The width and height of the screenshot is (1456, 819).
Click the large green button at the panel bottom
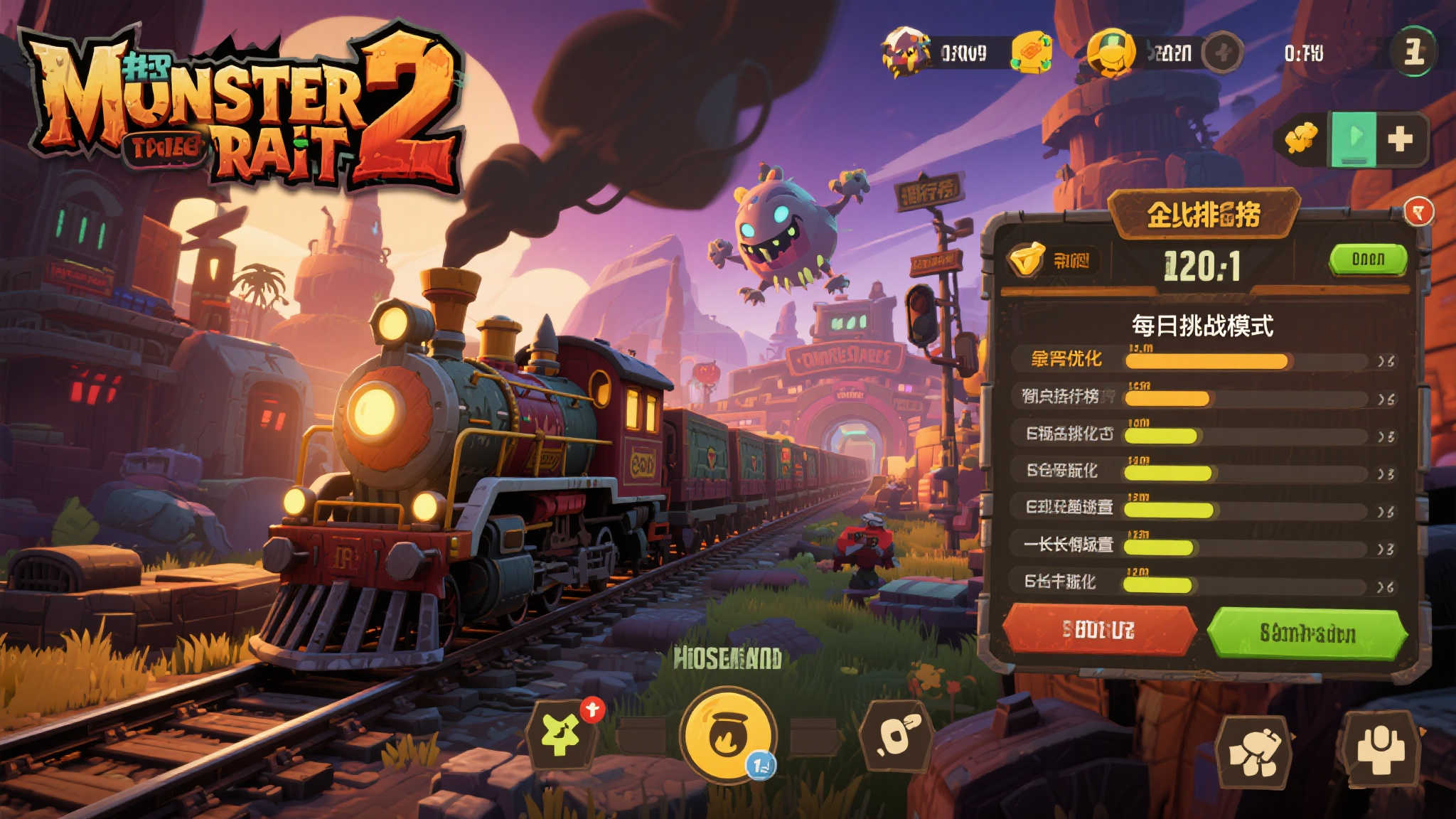pos(1307,633)
